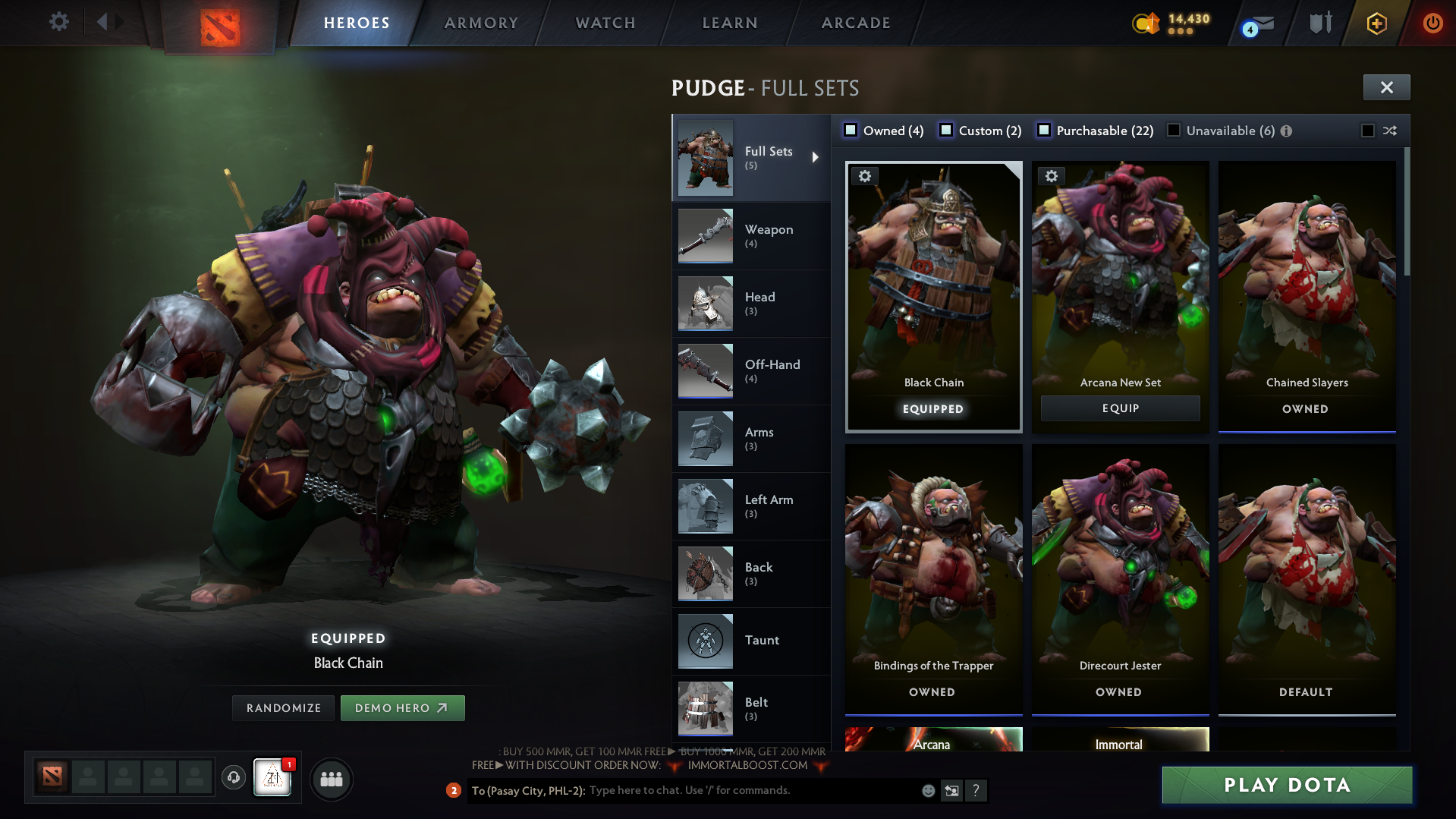The width and height of the screenshot is (1456, 819).
Task: Click the emoticon icon in chat bar
Action: click(927, 790)
